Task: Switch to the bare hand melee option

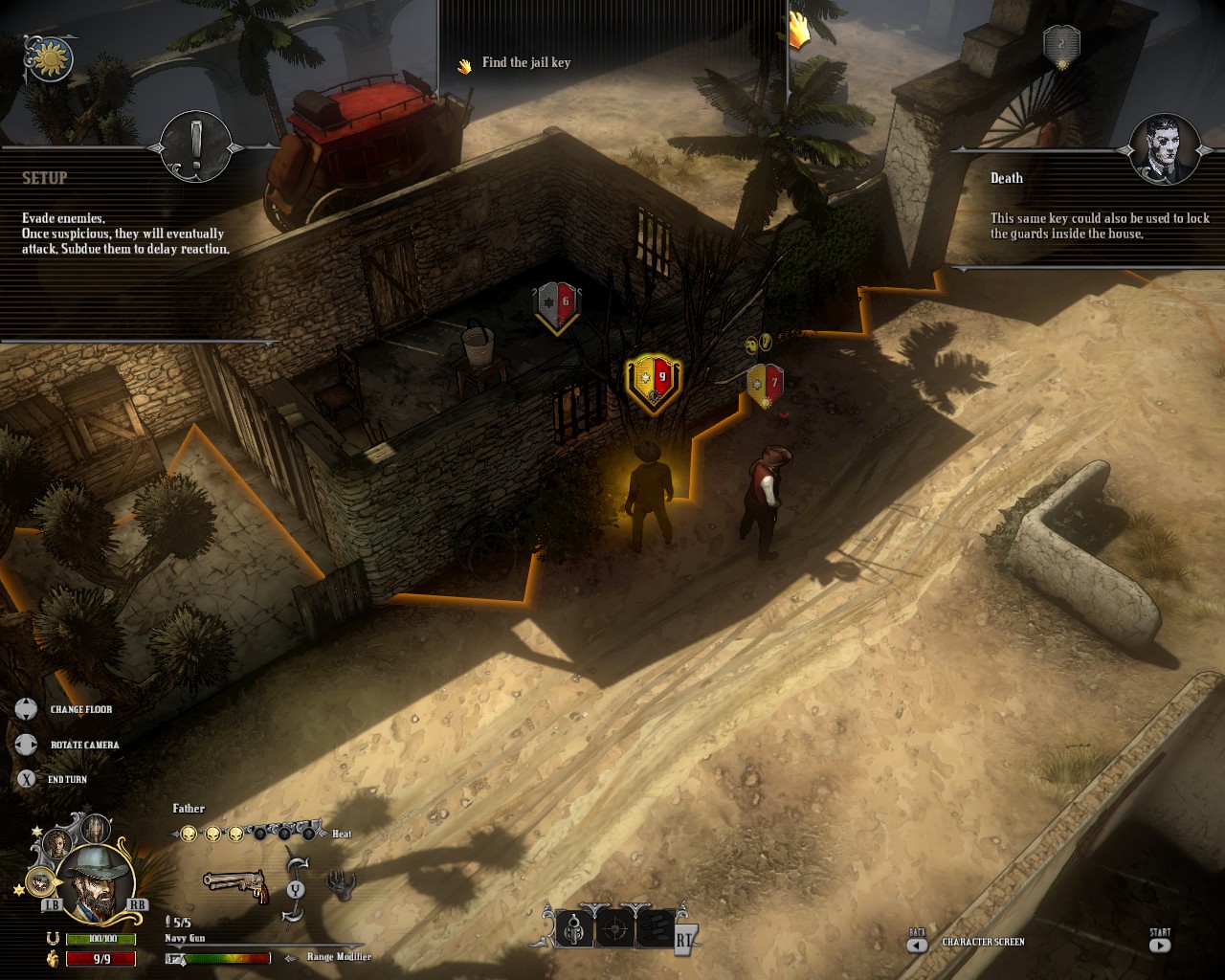Action: click(x=340, y=885)
